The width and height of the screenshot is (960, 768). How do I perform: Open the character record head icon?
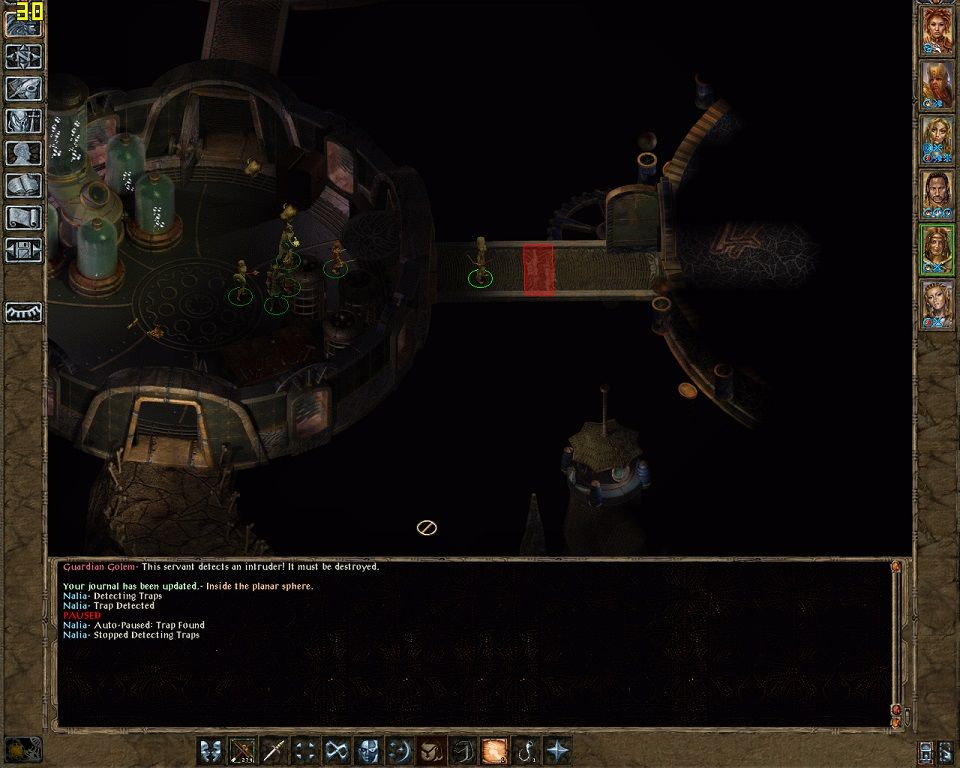[23, 153]
